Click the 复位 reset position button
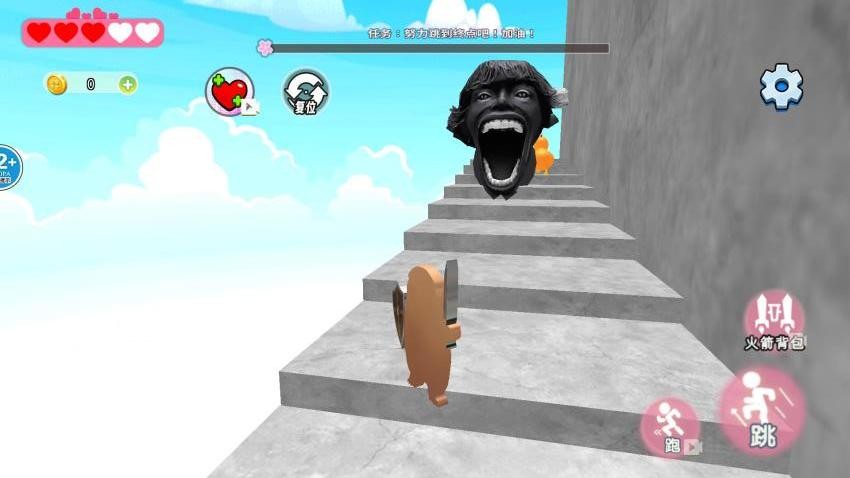The image size is (850, 478). tap(305, 92)
